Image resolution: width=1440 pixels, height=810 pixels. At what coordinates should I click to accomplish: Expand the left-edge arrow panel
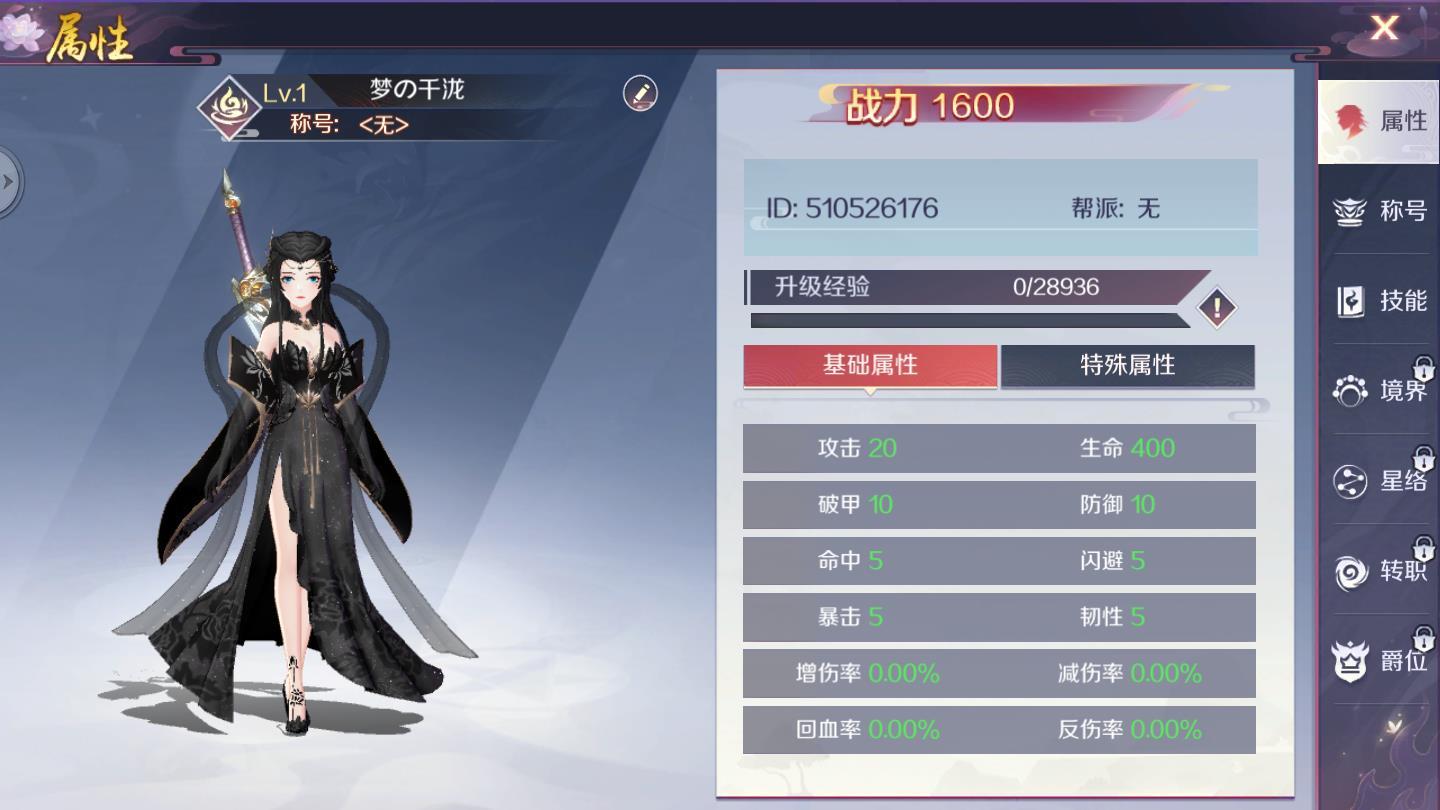click(12, 182)
